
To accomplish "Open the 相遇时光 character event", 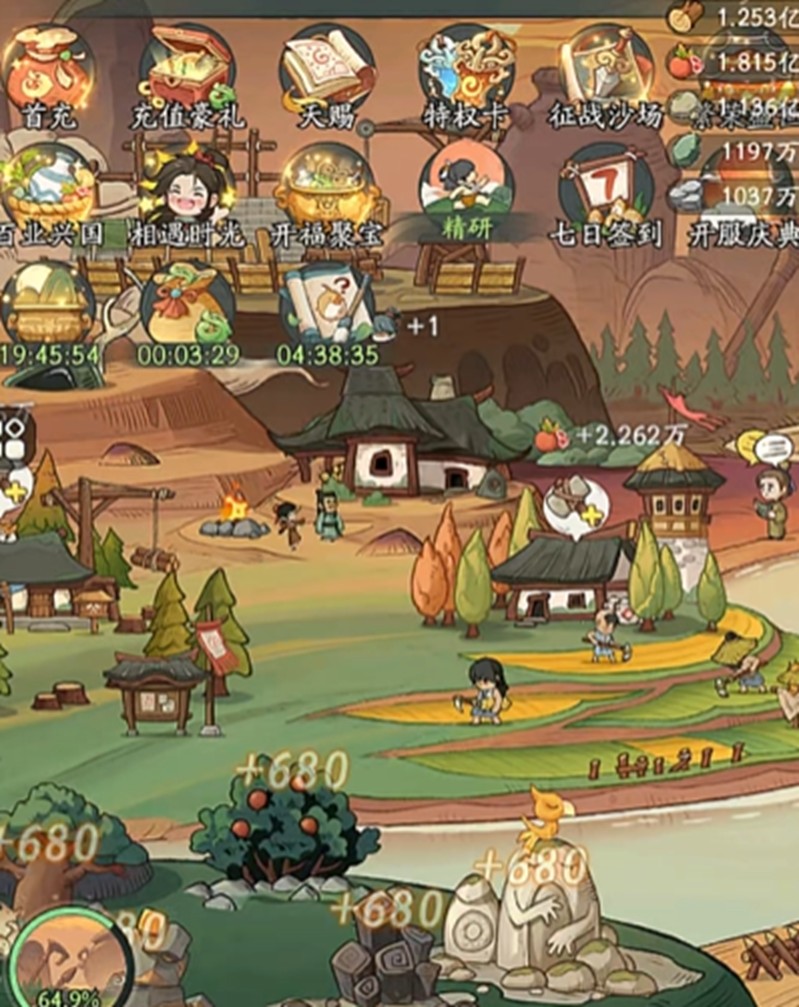I will coord(187,192).
